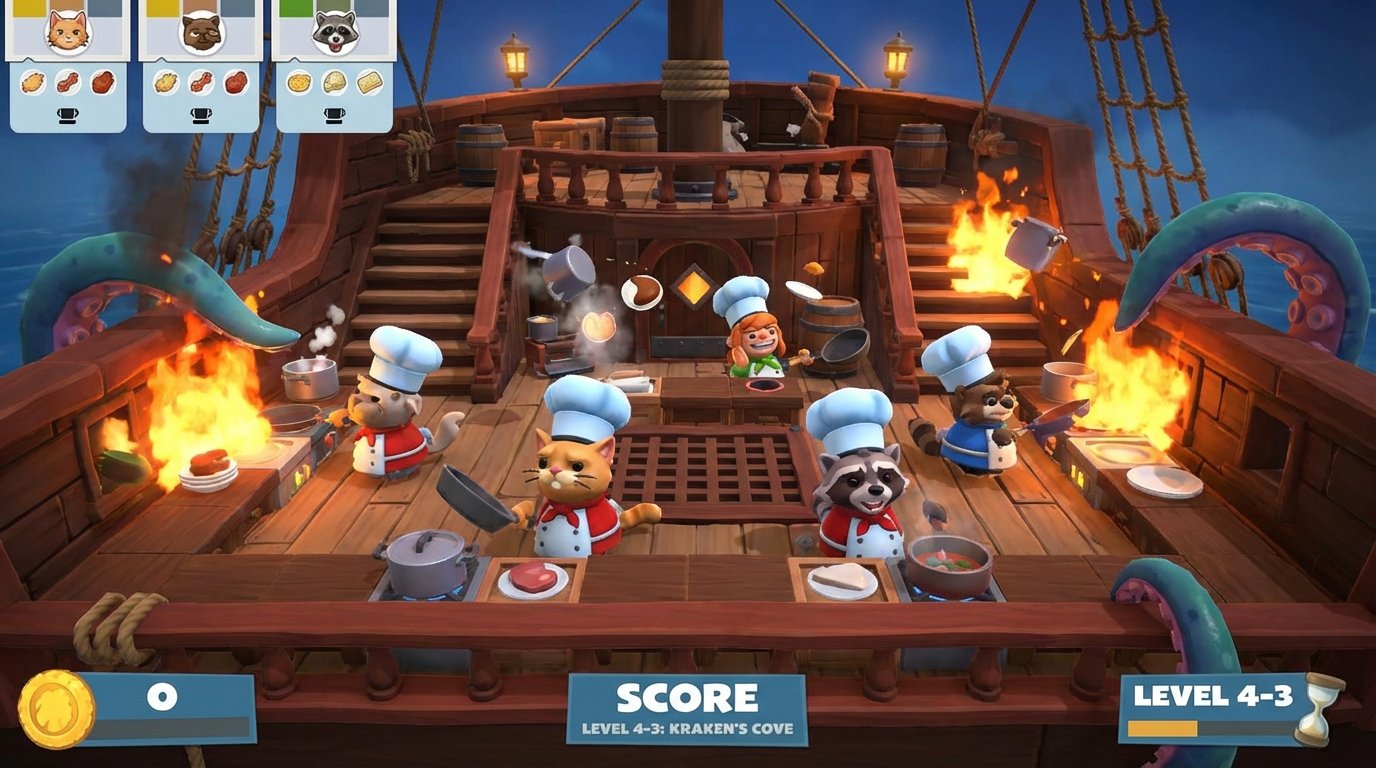Click the raccoon portrait on the third order card
The width and height of the screenshot is (1376, 768).
tap(334, 32)
